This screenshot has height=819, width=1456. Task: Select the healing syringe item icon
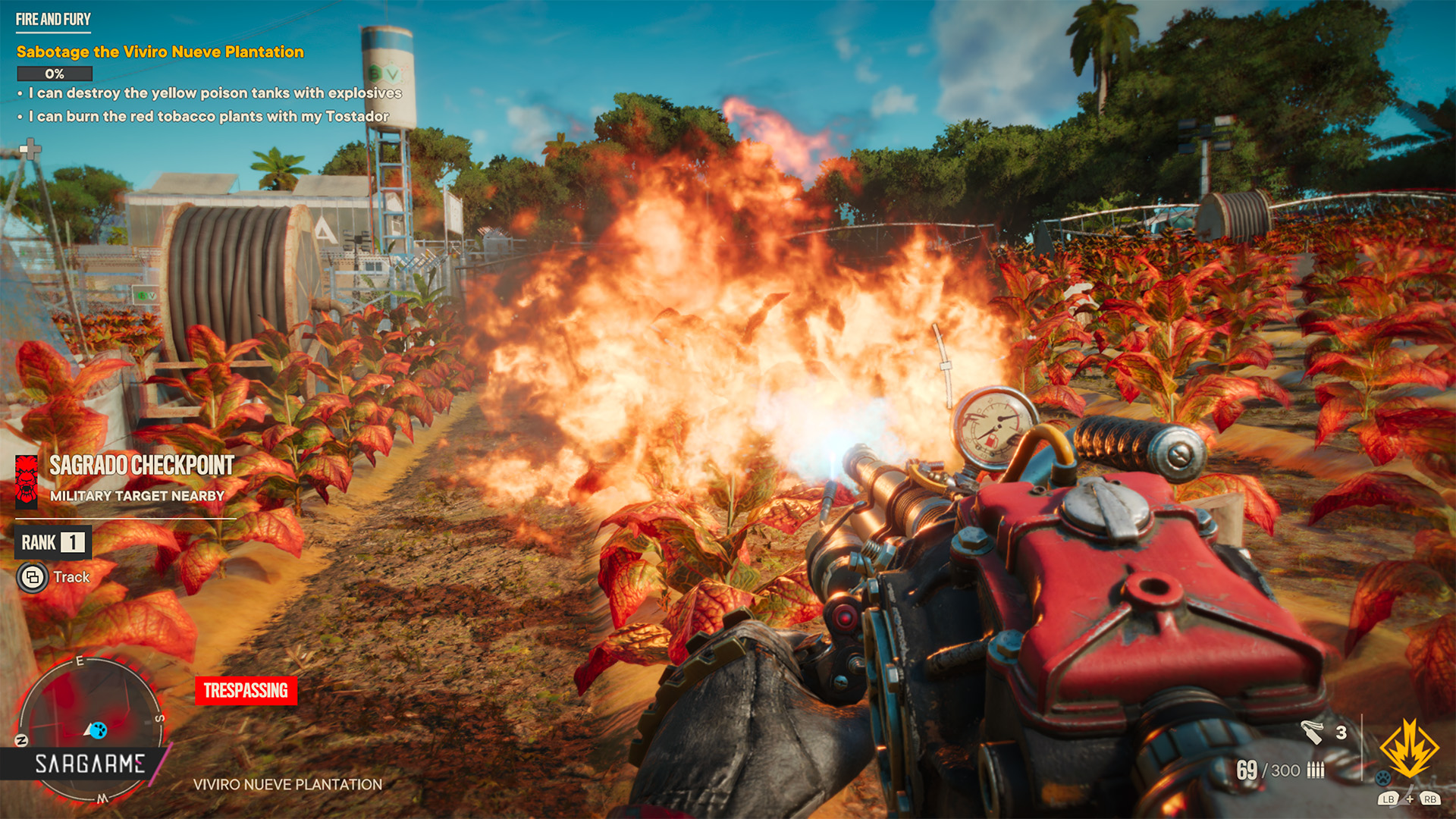click(x=1312, y=732)
